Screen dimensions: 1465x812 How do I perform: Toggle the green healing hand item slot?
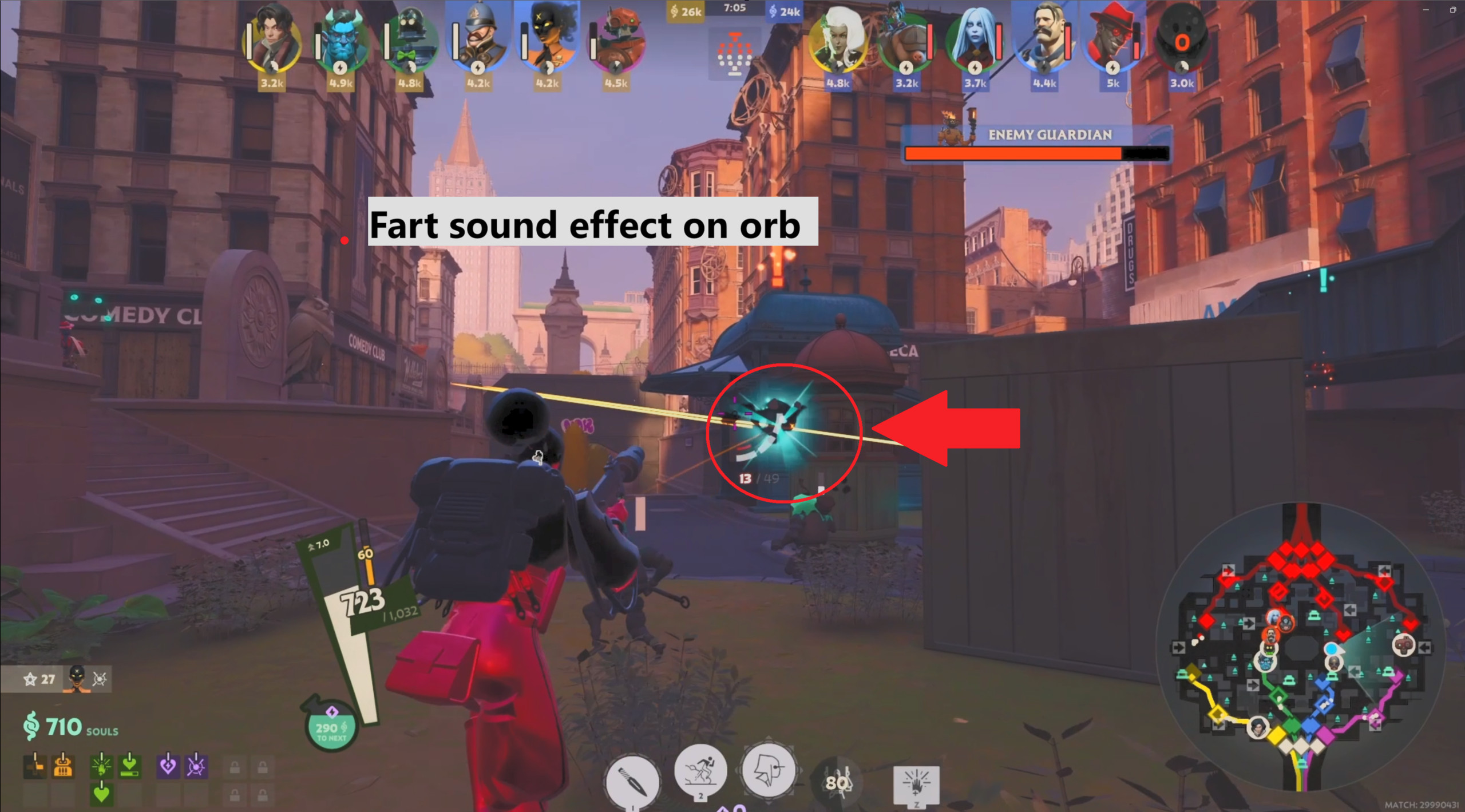(102, 767)
